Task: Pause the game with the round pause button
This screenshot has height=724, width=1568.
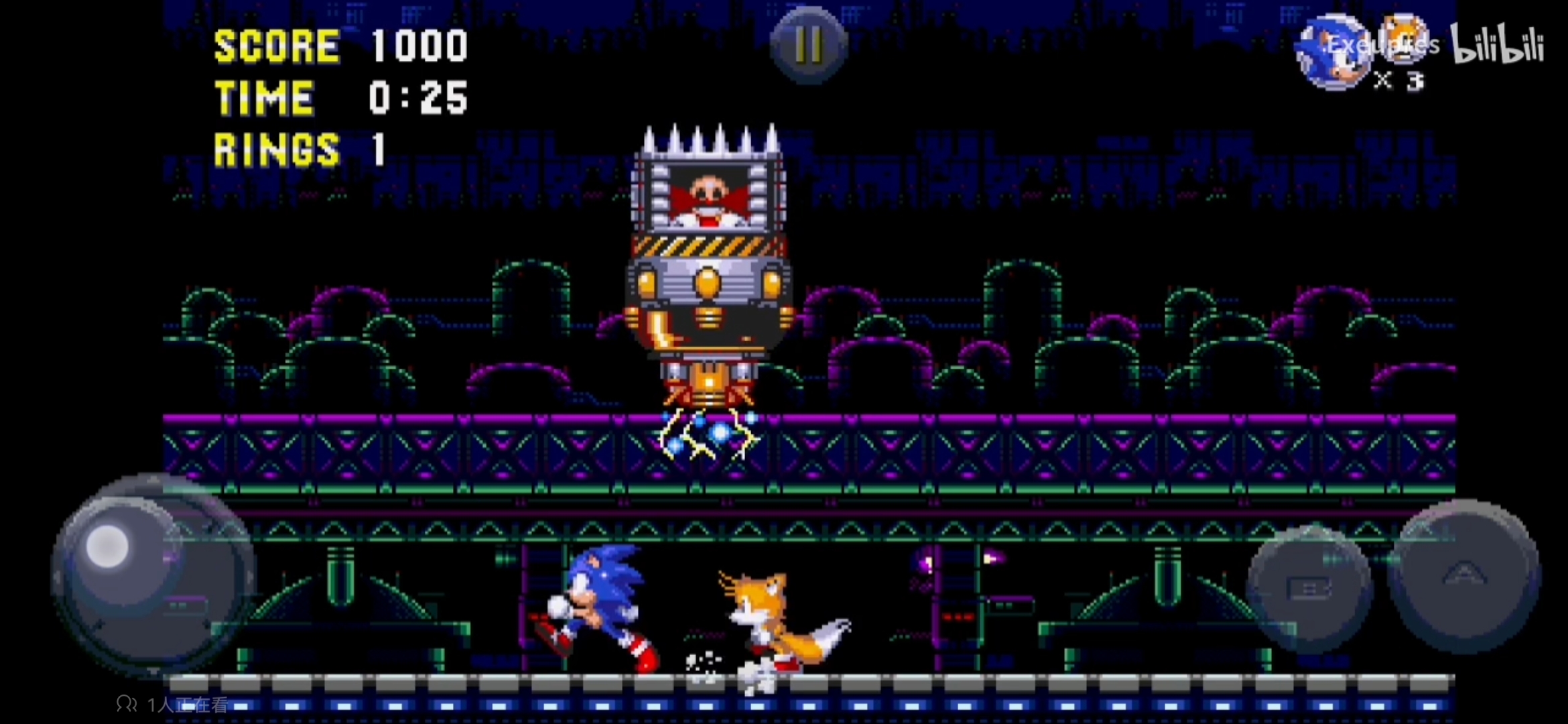Action: click(x=808, y=45)
